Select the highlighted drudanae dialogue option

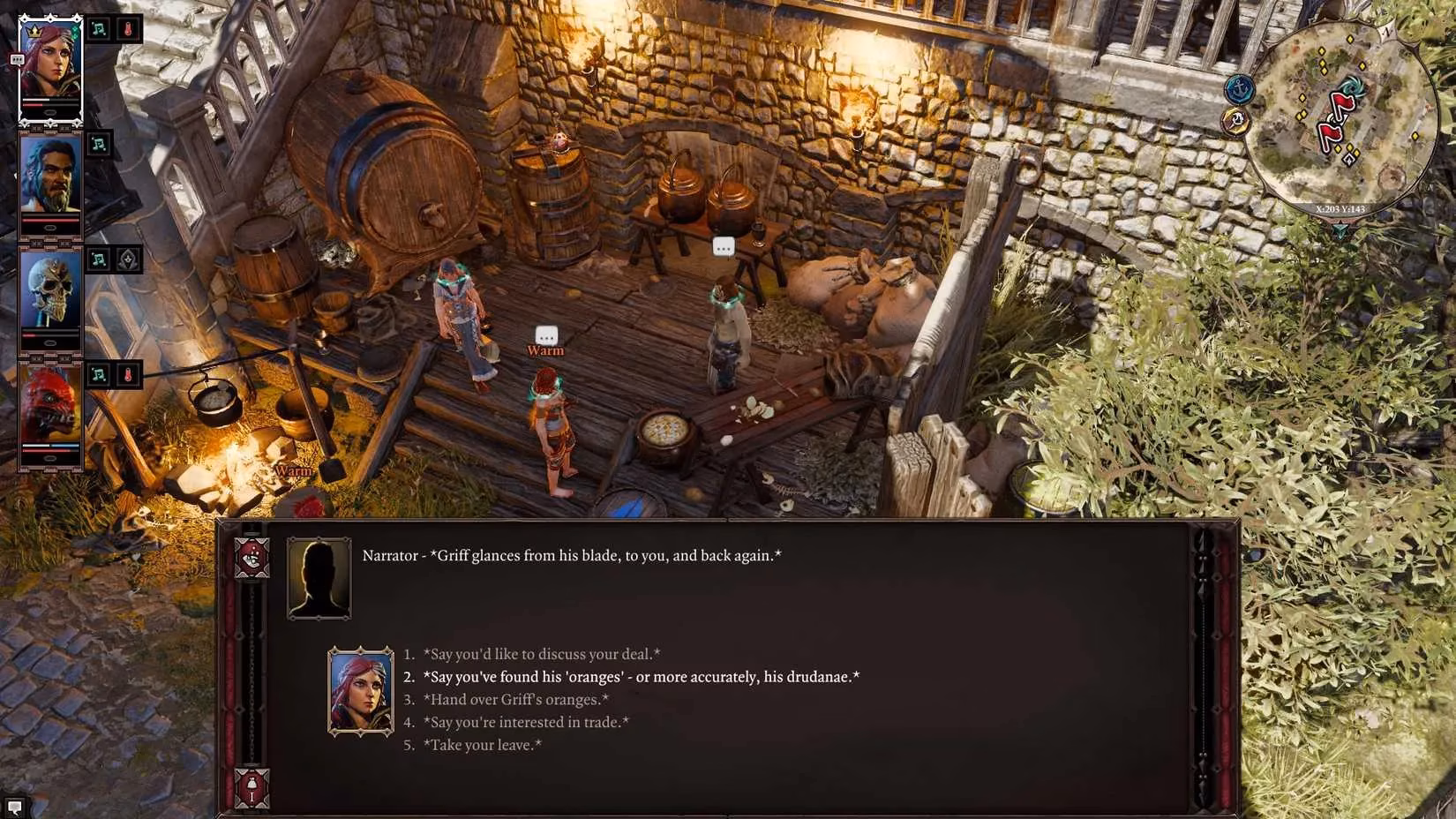642,676
